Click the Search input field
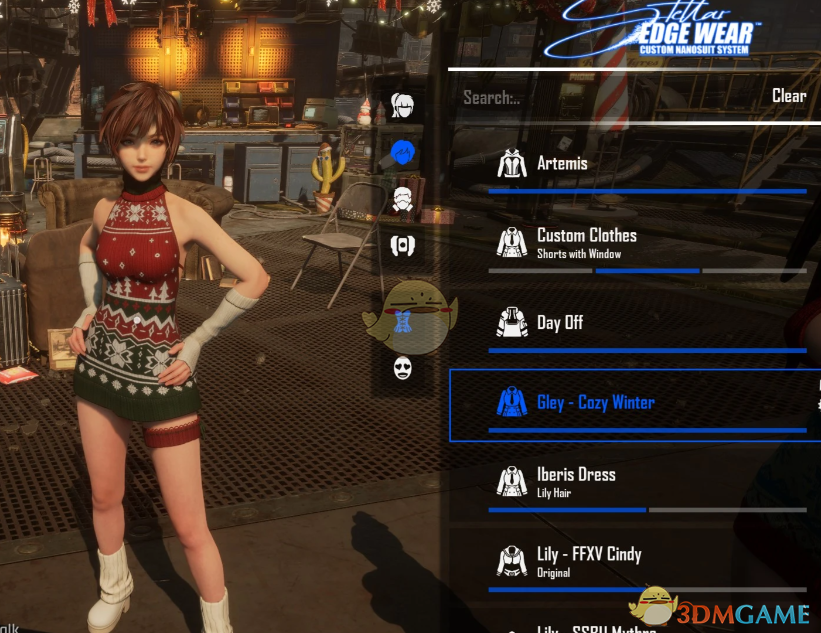Viewport: 821px width, 633px height. pyautogui.click(x=600, y=97)
